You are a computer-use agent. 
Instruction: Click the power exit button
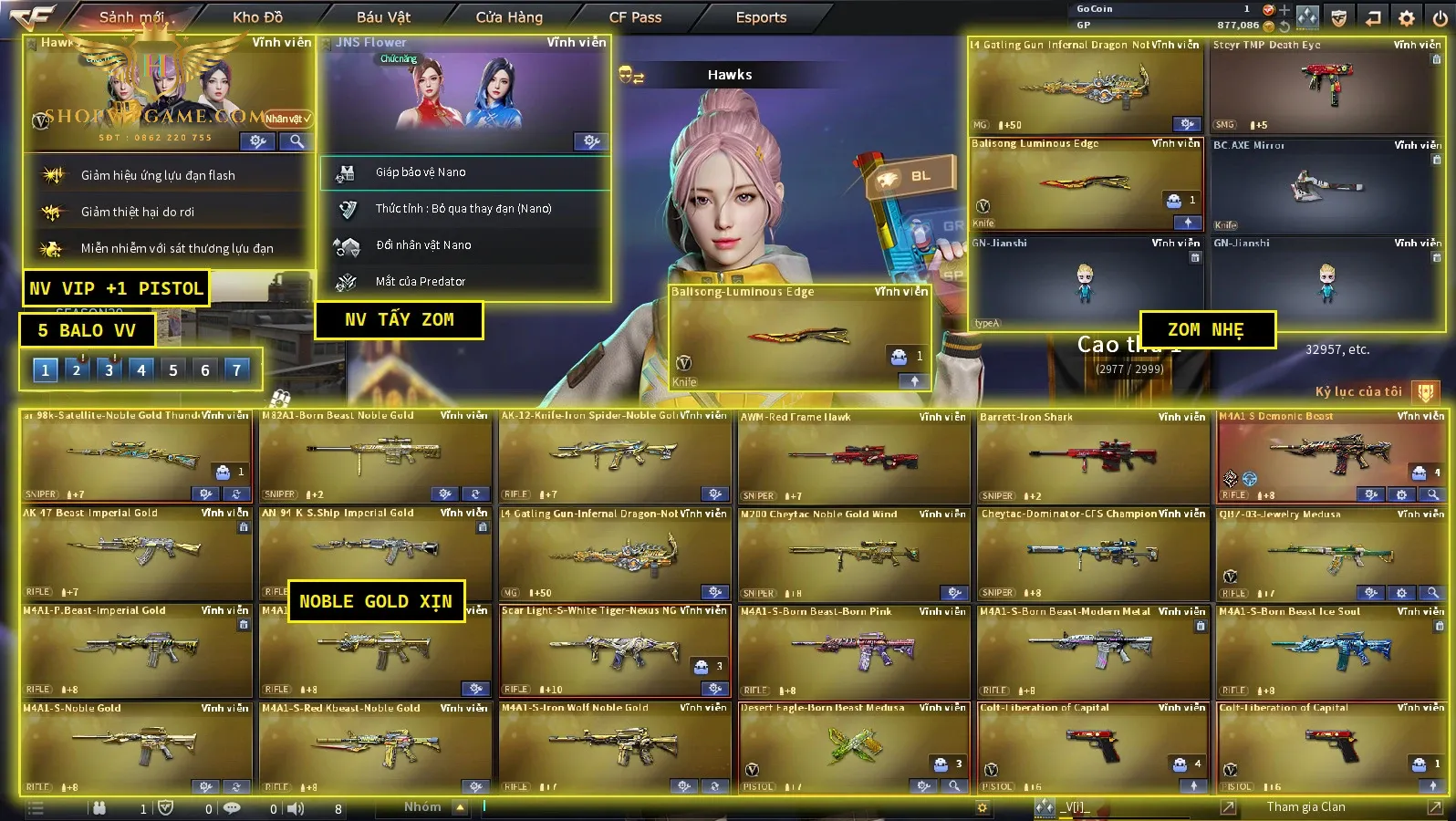click(x=1440, y=18)
